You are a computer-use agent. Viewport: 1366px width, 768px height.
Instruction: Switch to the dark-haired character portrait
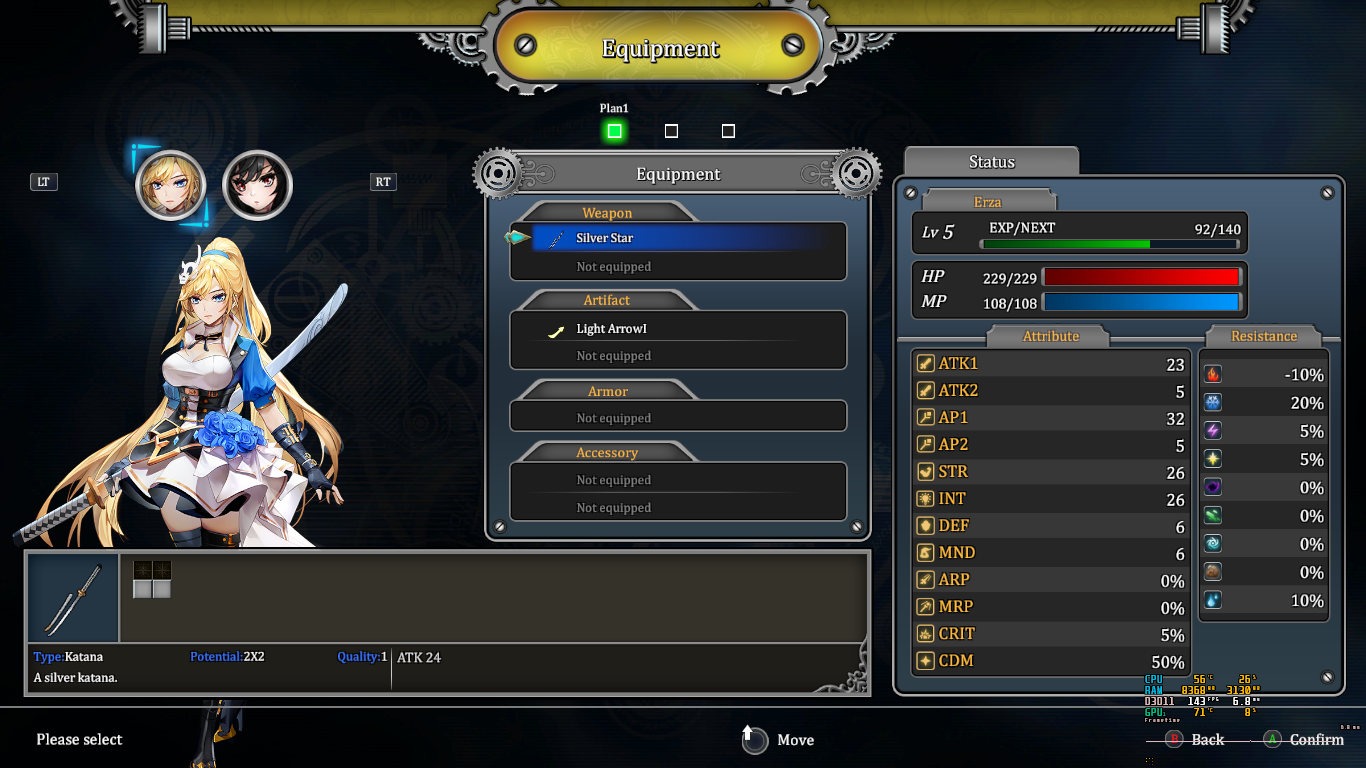257,186
